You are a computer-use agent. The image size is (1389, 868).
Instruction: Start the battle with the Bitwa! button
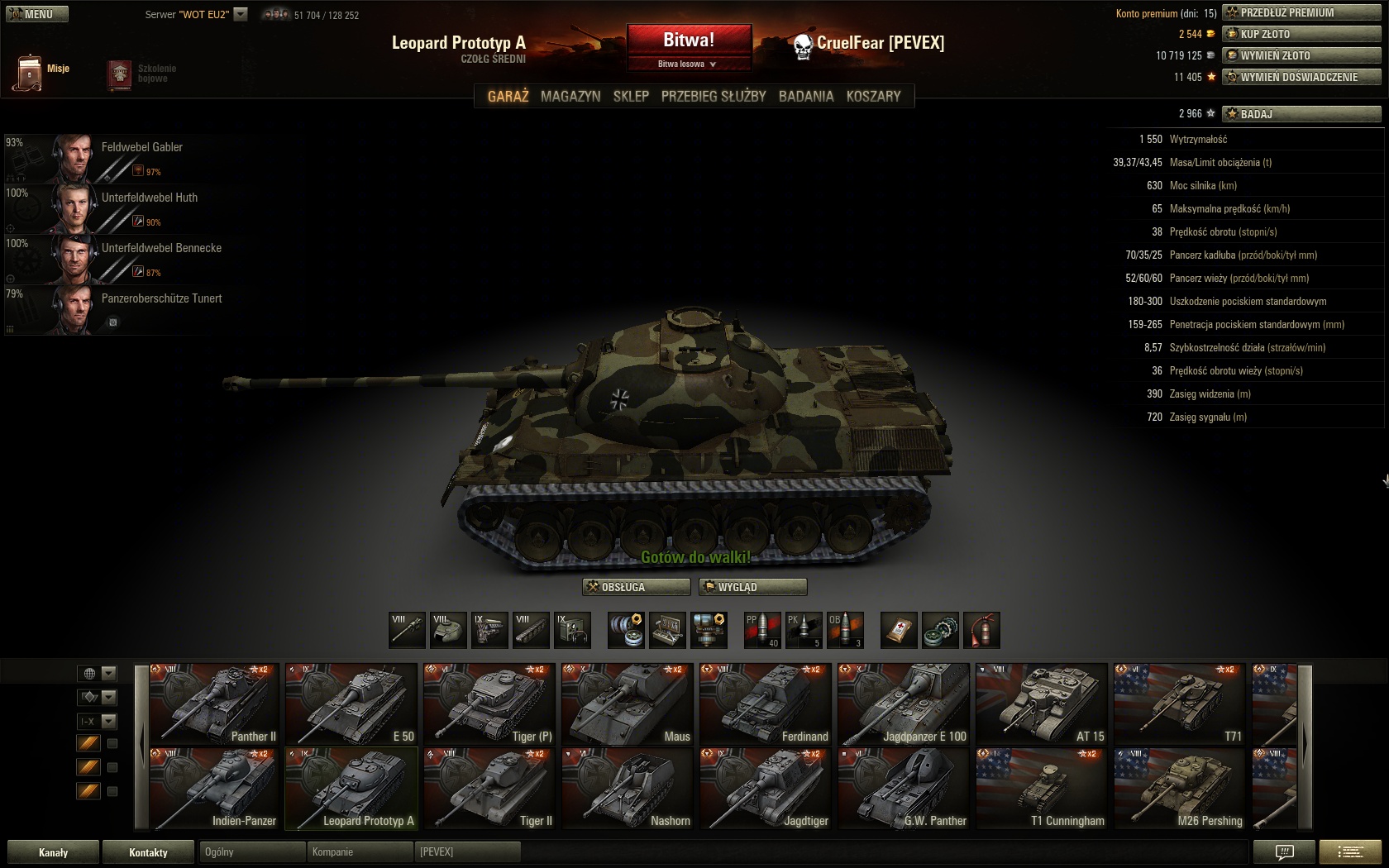tap(689, 40)
